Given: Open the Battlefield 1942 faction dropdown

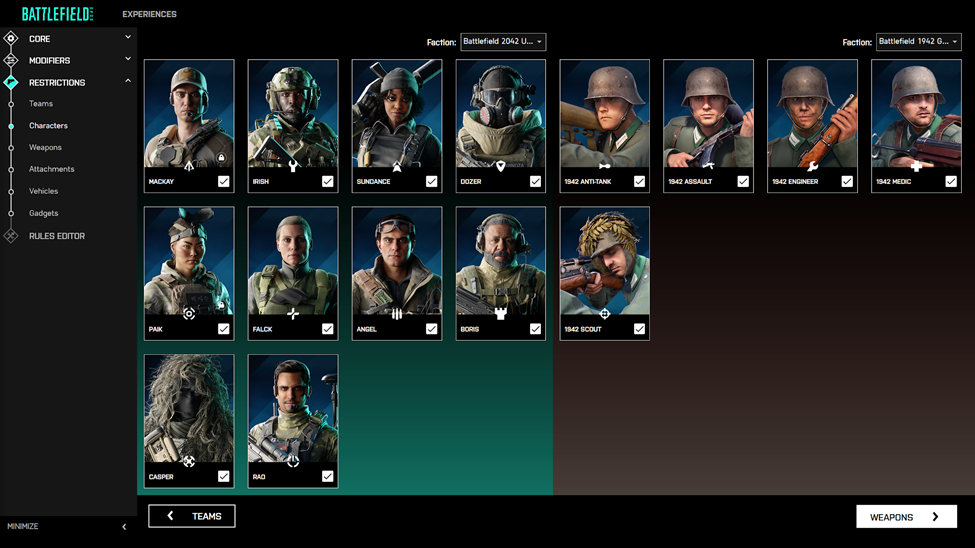Looking at the screenshot, I should pyautogui.click(x=918, y=42).
